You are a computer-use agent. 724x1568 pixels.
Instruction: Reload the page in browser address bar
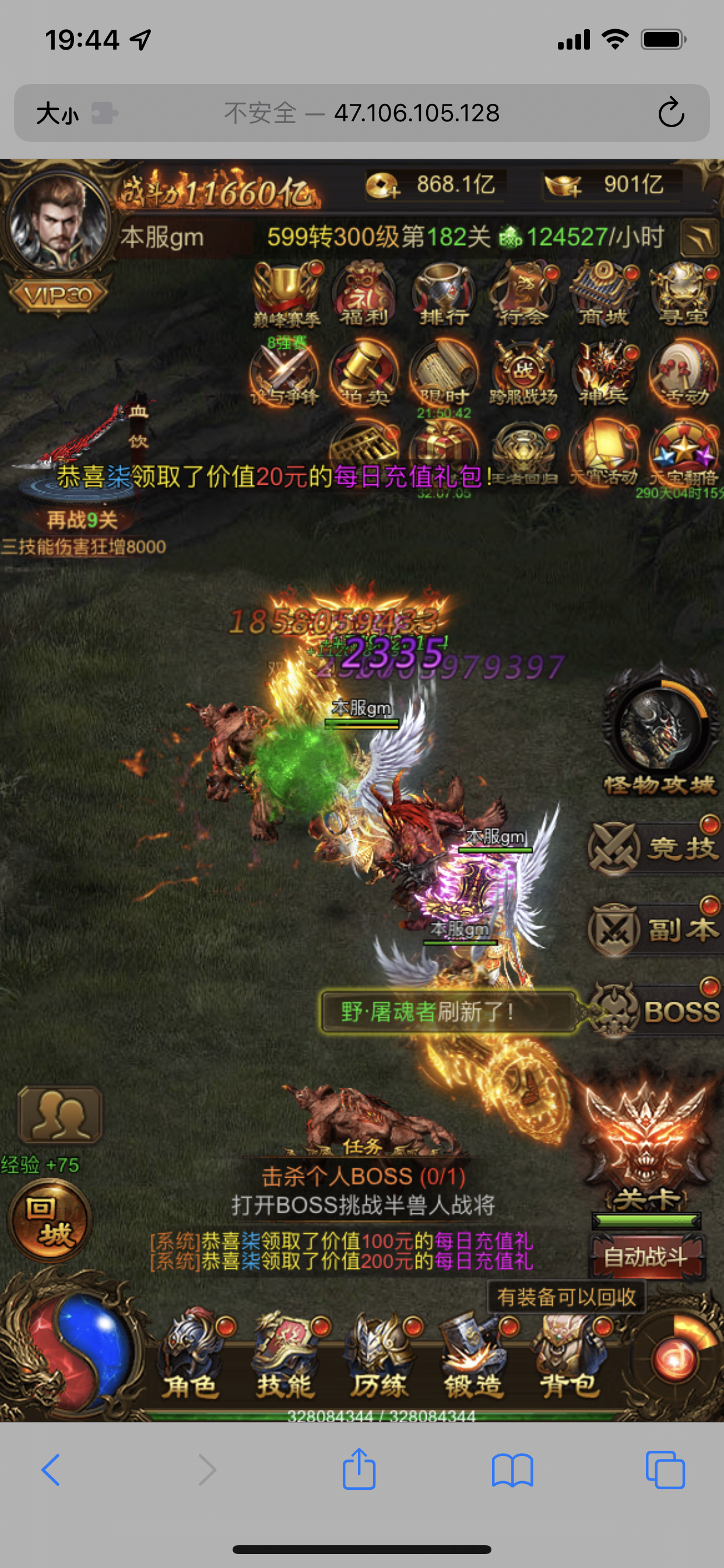click(670, 113)
